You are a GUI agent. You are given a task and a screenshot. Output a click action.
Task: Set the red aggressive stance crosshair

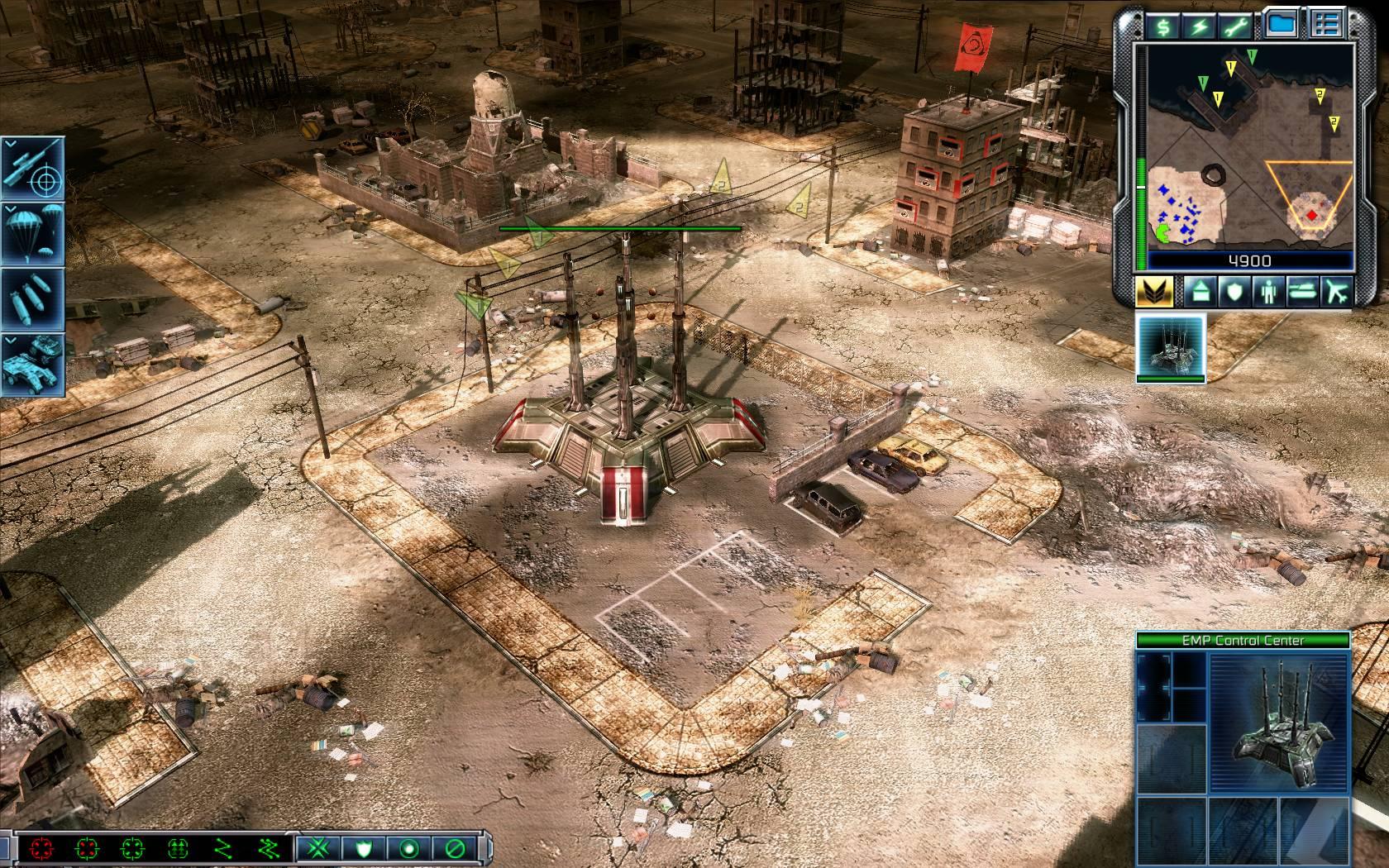[40, 848]
